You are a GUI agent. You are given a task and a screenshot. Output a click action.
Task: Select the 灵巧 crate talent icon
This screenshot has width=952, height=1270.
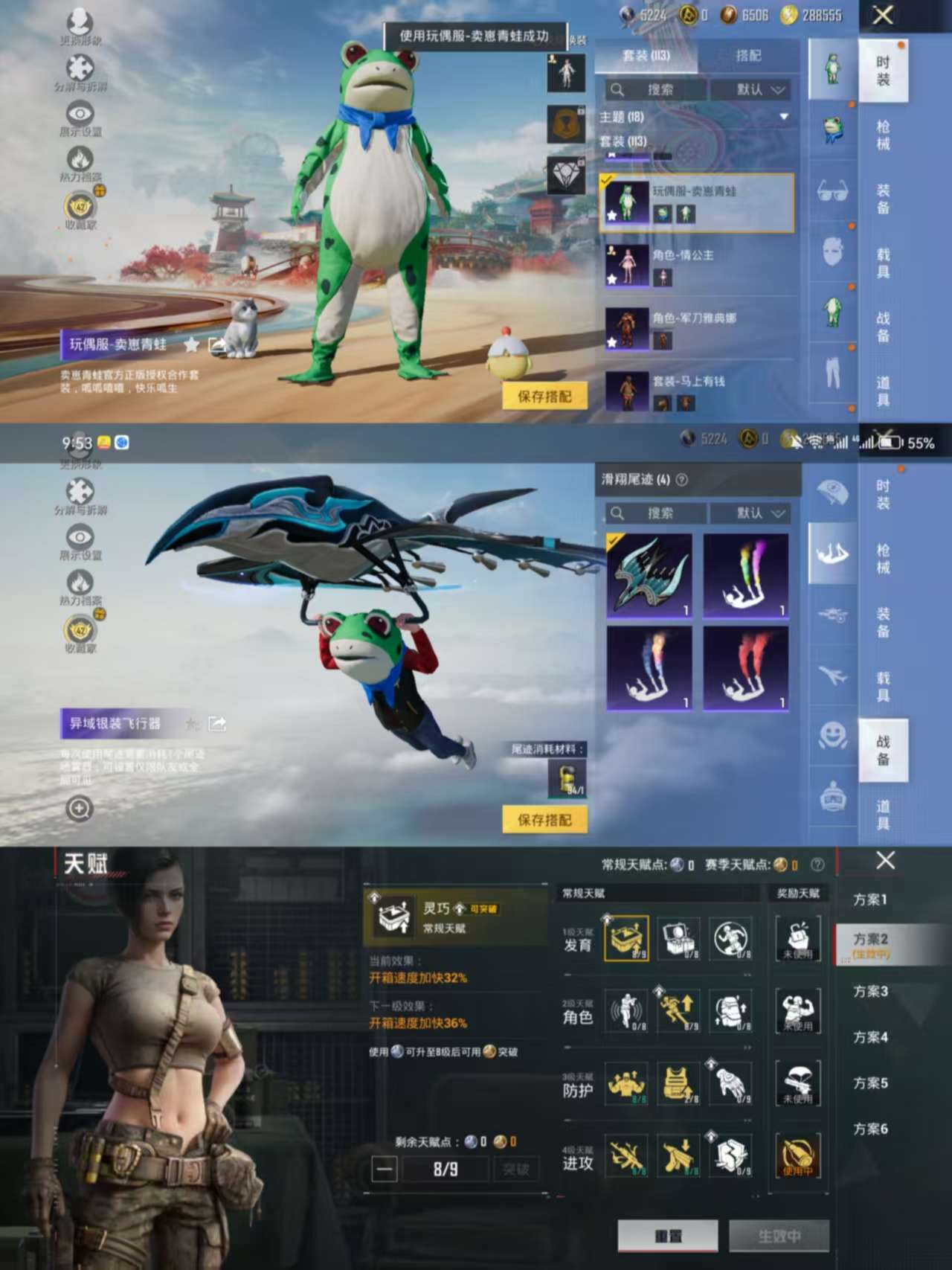click(626, 939)
